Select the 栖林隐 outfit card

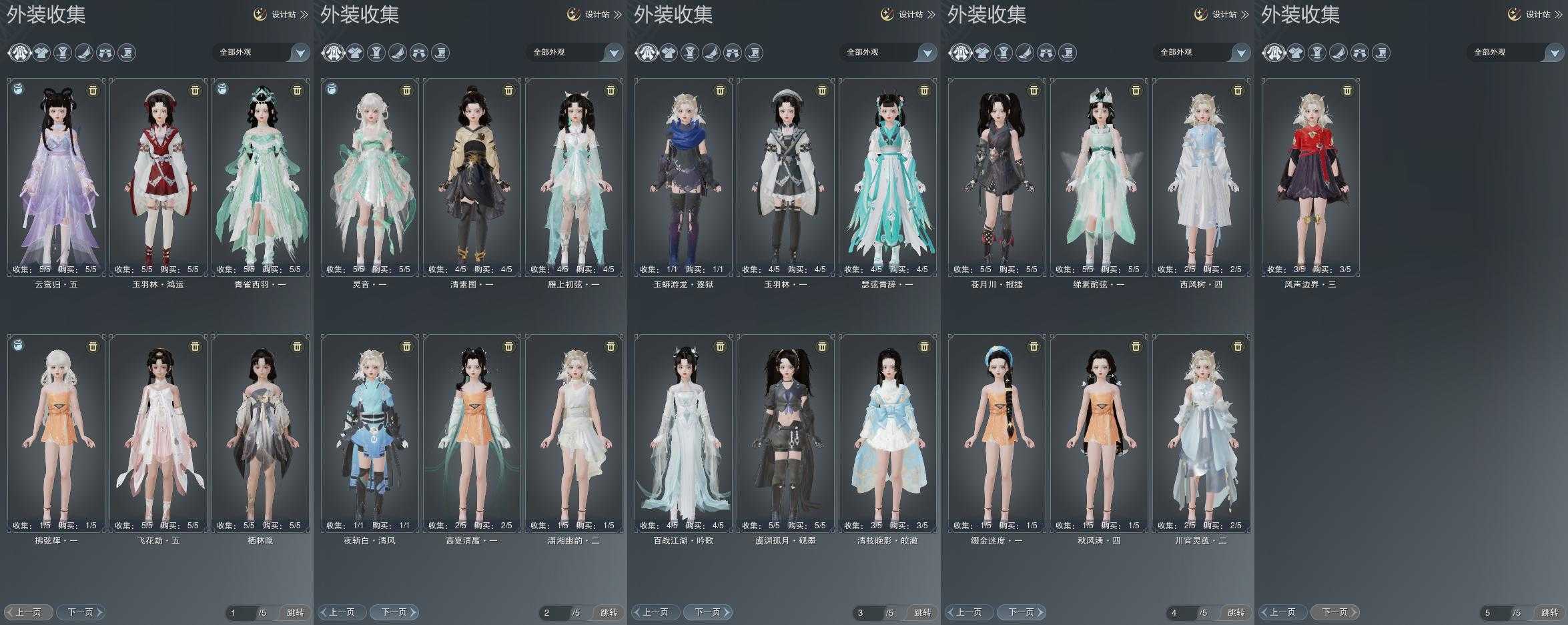coord(260,433)
